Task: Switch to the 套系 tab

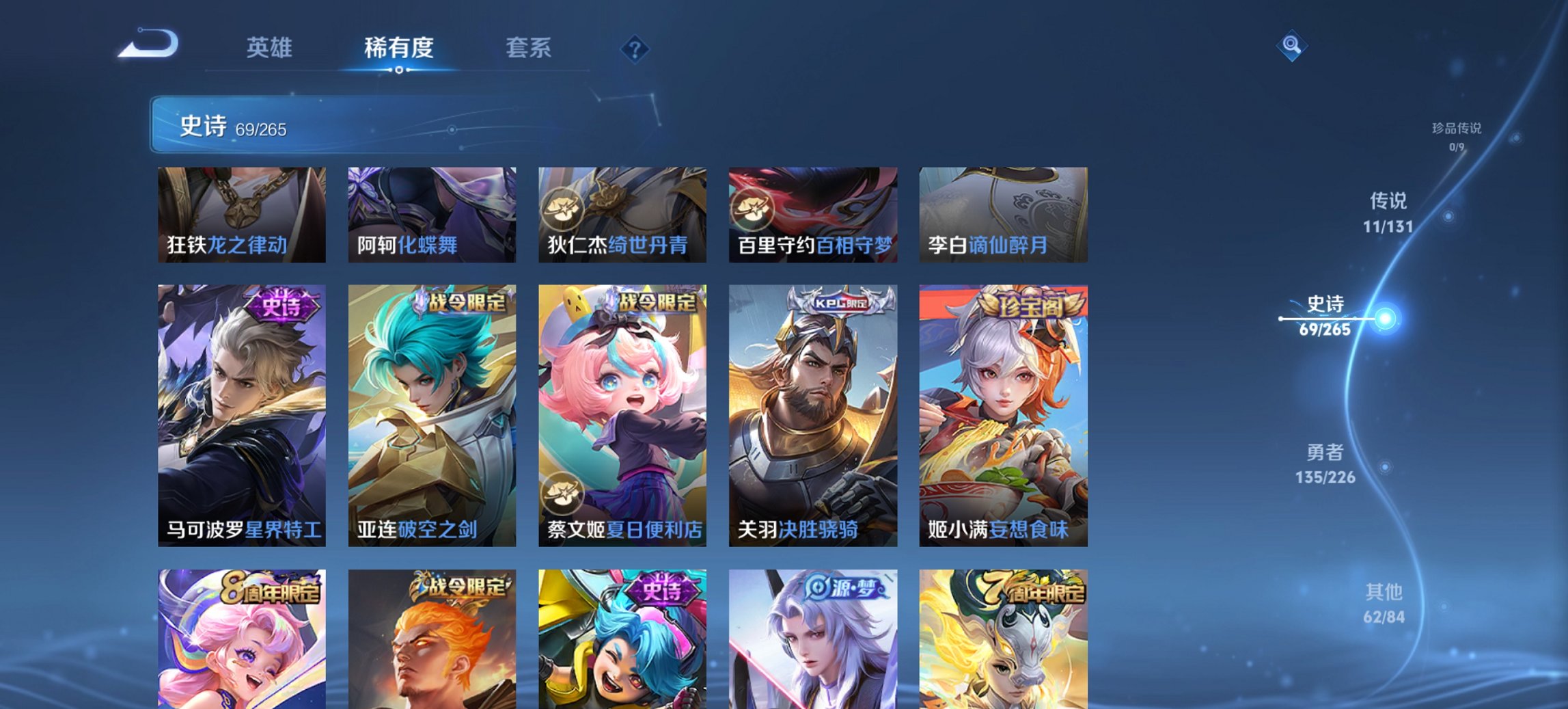Action: pyautogui.click(x=529, y=48)
